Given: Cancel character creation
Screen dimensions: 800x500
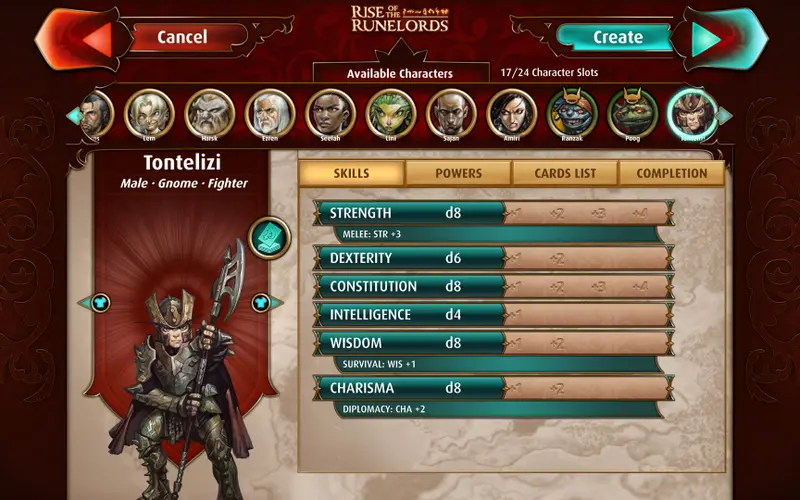Looking at the screenshot, I should click(182, 37).
